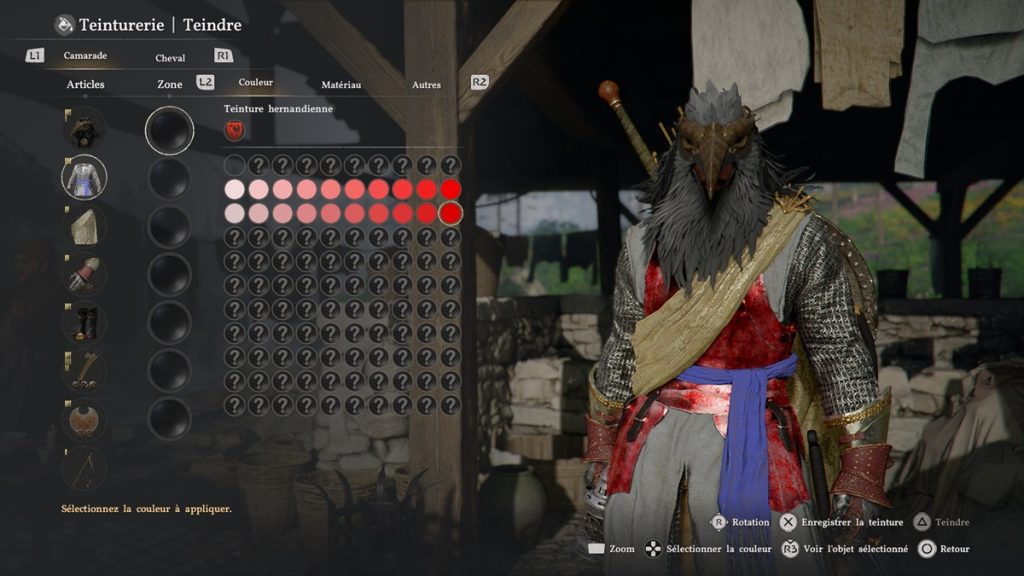Select the beige cloth cape article
The width and height of the screenshot is (1024, 576).
click(85, 226)
